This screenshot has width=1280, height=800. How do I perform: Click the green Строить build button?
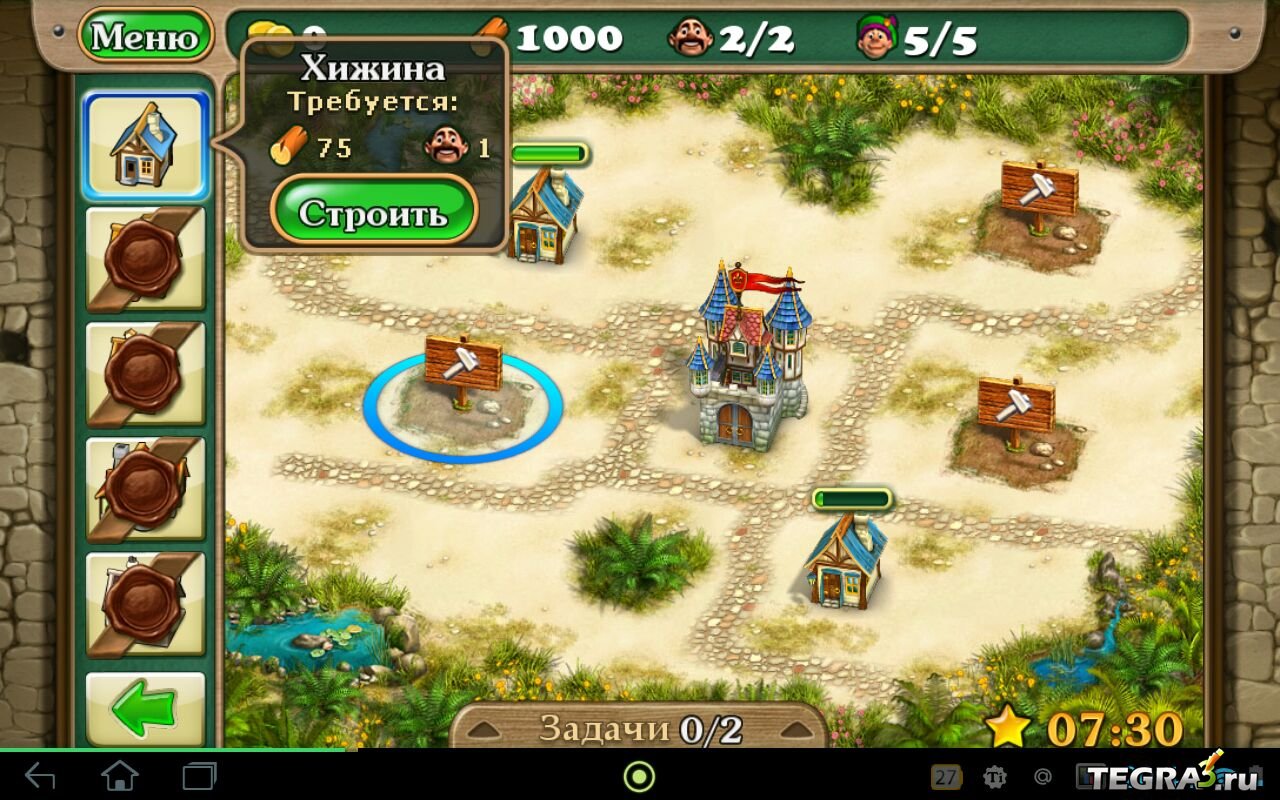[374, 211]
